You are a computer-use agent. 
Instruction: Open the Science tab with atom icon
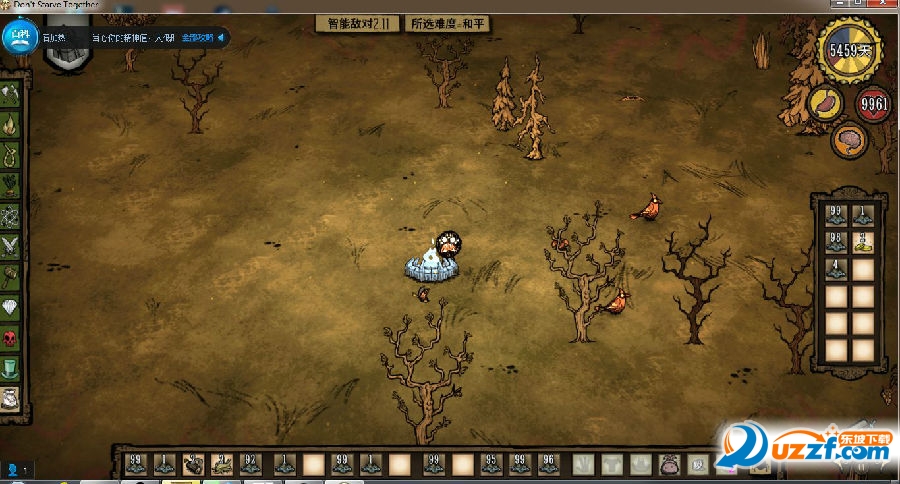pos(11,215)
